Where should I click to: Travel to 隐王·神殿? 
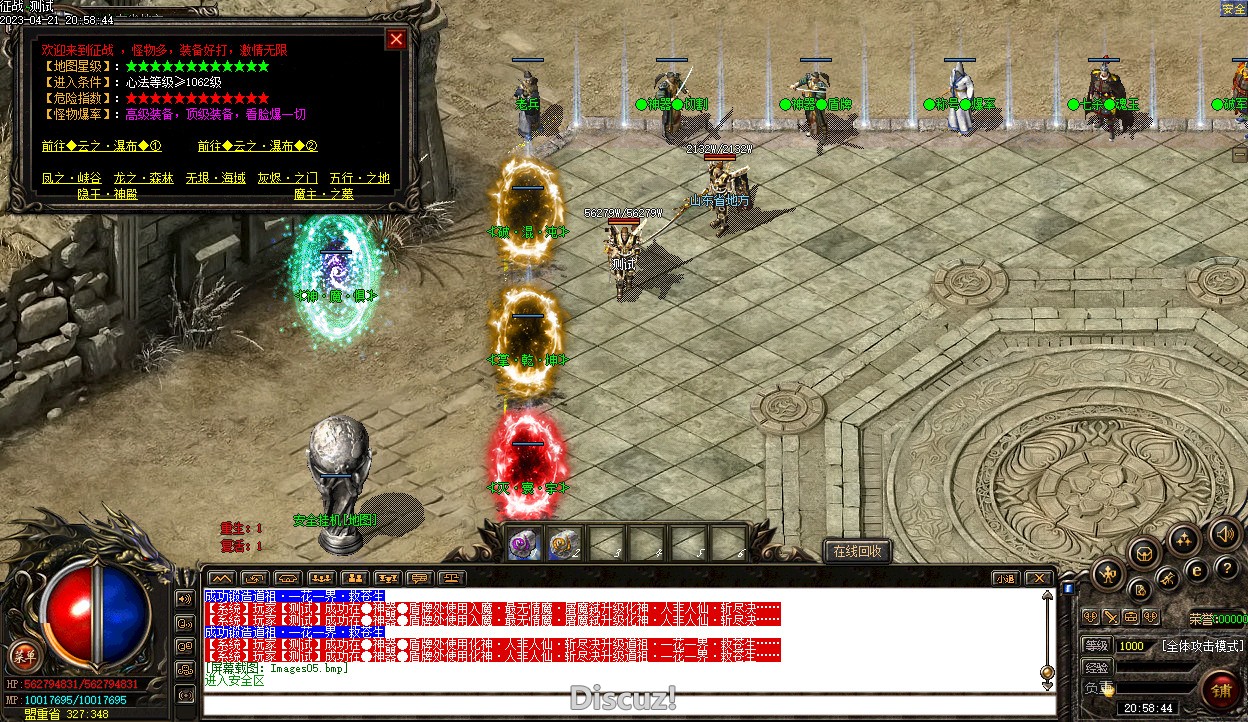pyautogui.click(x=107, y=194)
